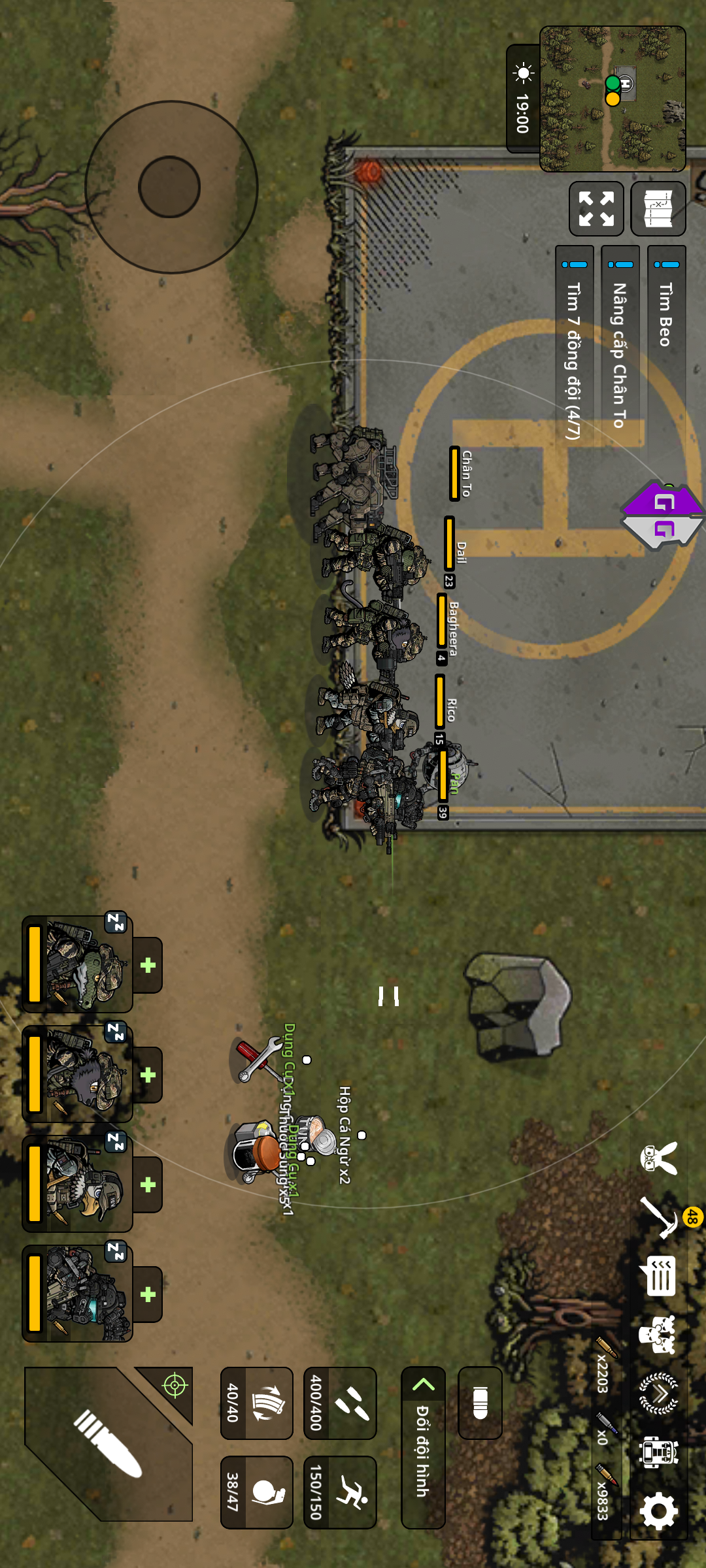This screenshot has height=1568, width=706.
Task: Open the folded world map
Action: pyautogui.click(x=658, y=208)
